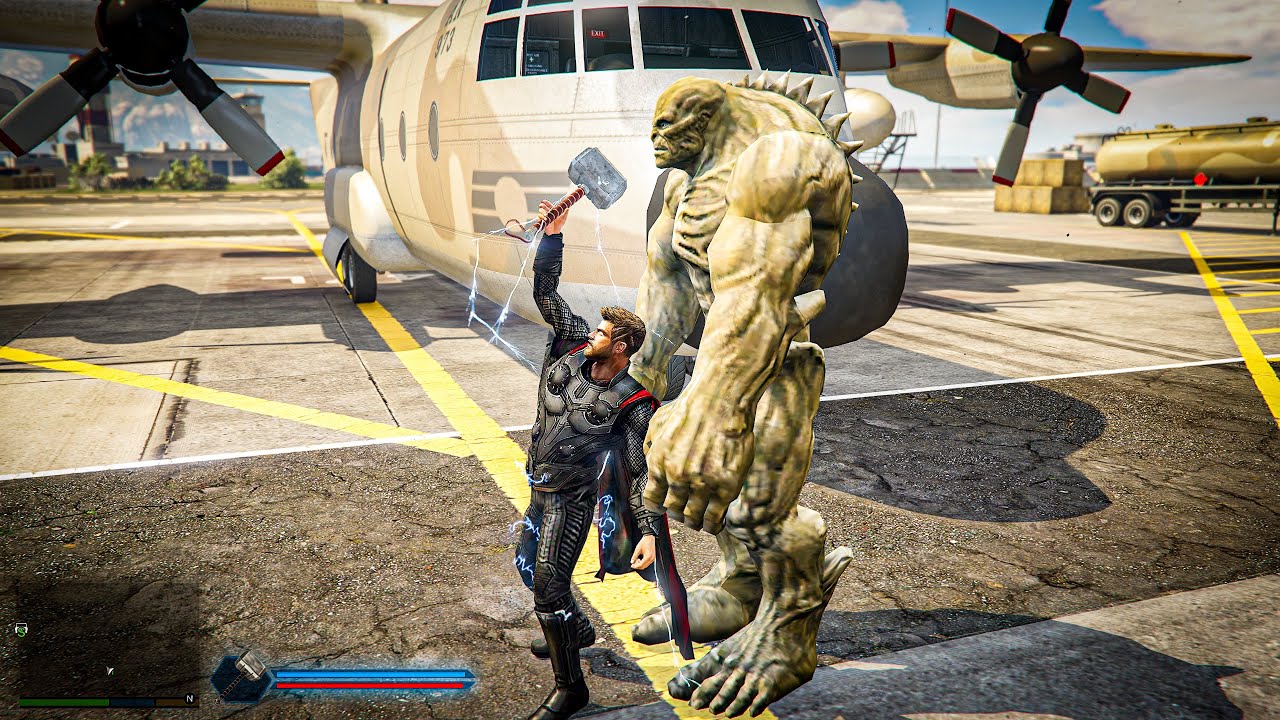
Task: Click the north compass marker on minimap
Action: coord(189,699)
